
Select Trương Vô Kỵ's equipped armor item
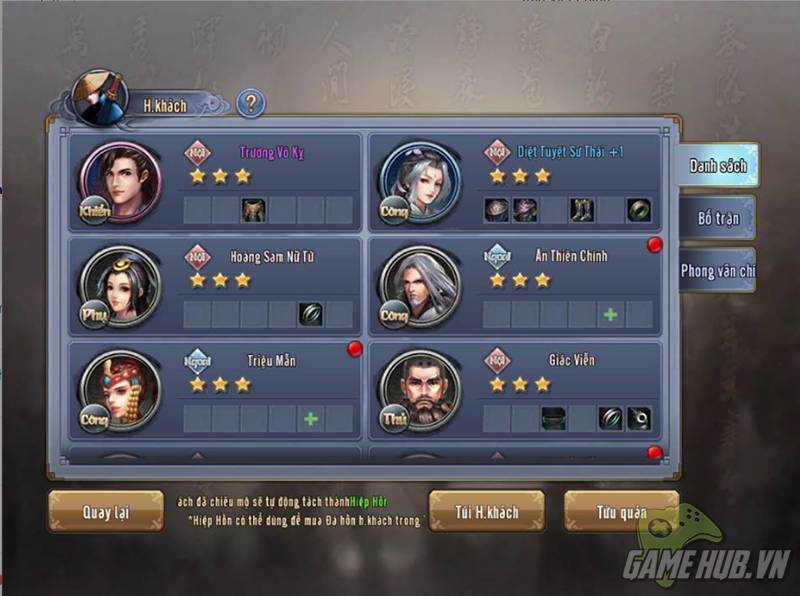(x=254, y=210)
